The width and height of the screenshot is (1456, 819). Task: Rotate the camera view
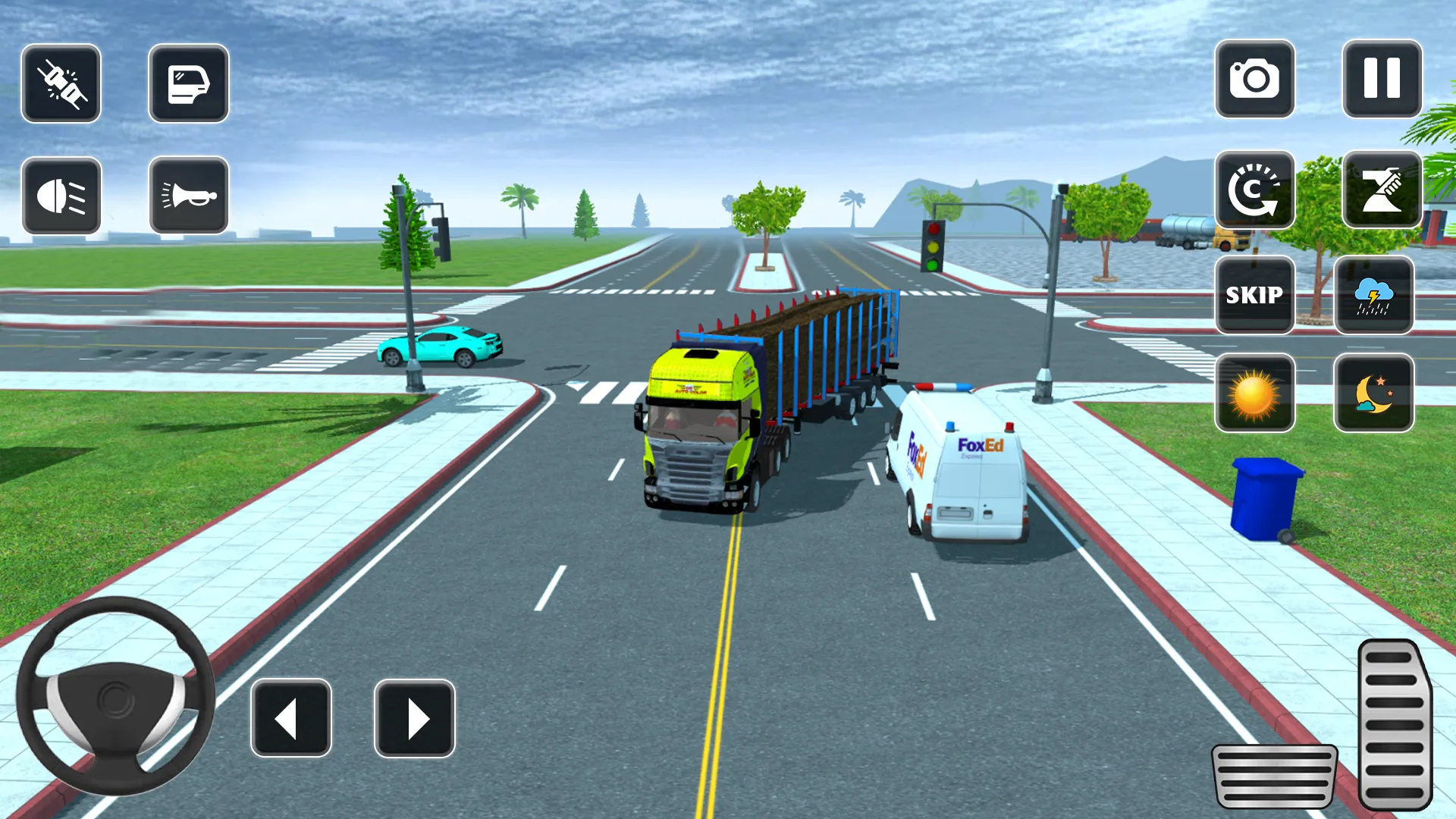coord(1254,191)
